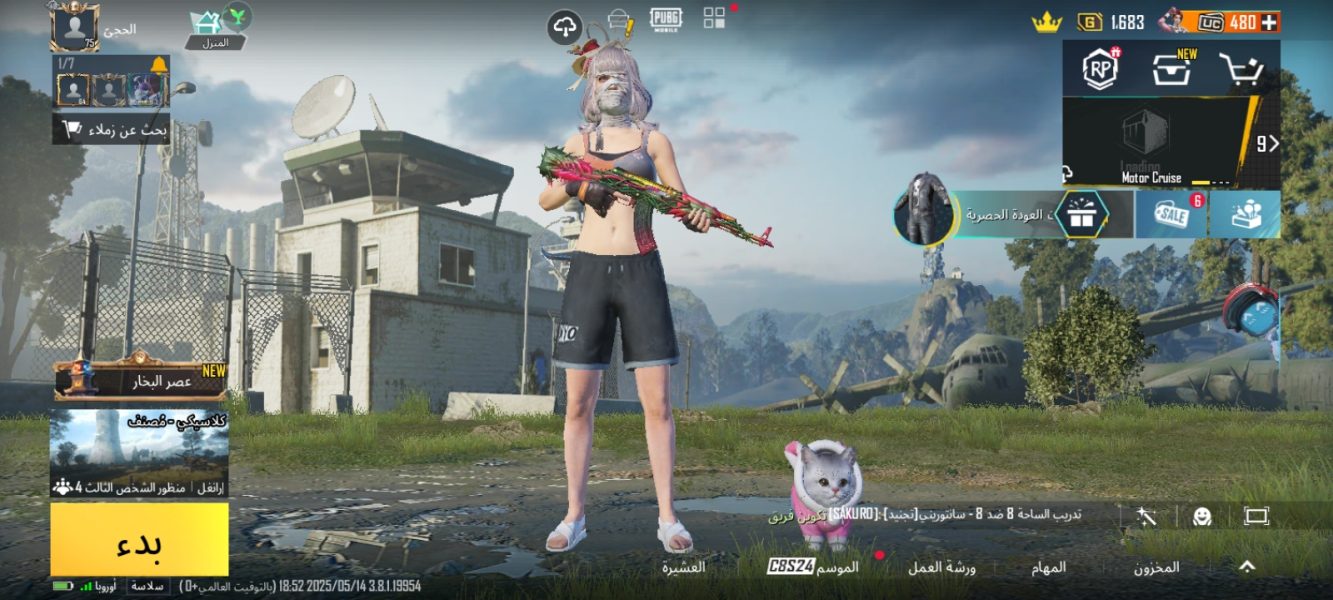
Task: Open the ورشة العمل workshop menu
Action: (941, 567)
